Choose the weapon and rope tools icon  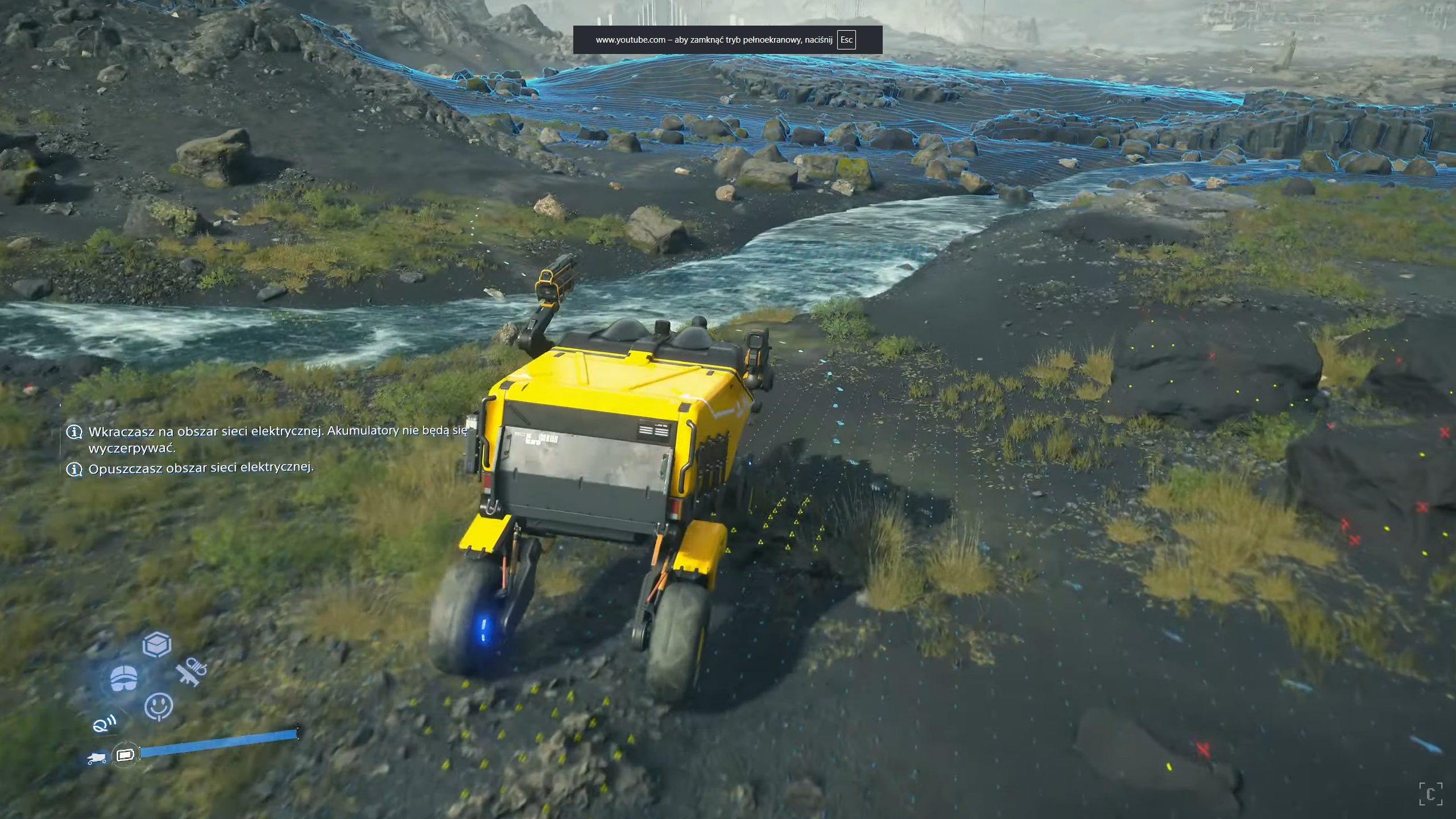[x=191, y=673]
